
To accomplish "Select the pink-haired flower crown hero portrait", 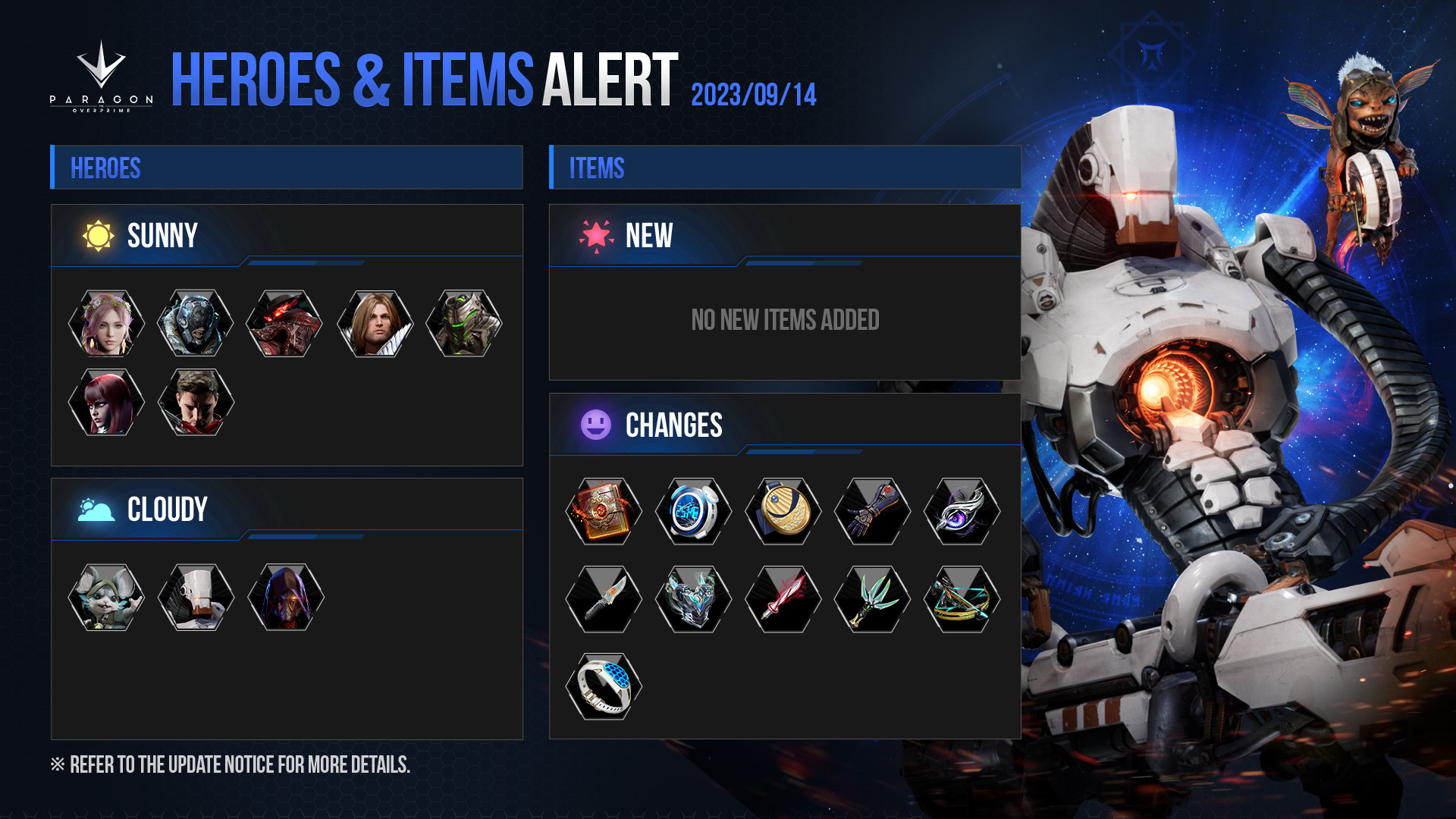I will pos(106,324).
